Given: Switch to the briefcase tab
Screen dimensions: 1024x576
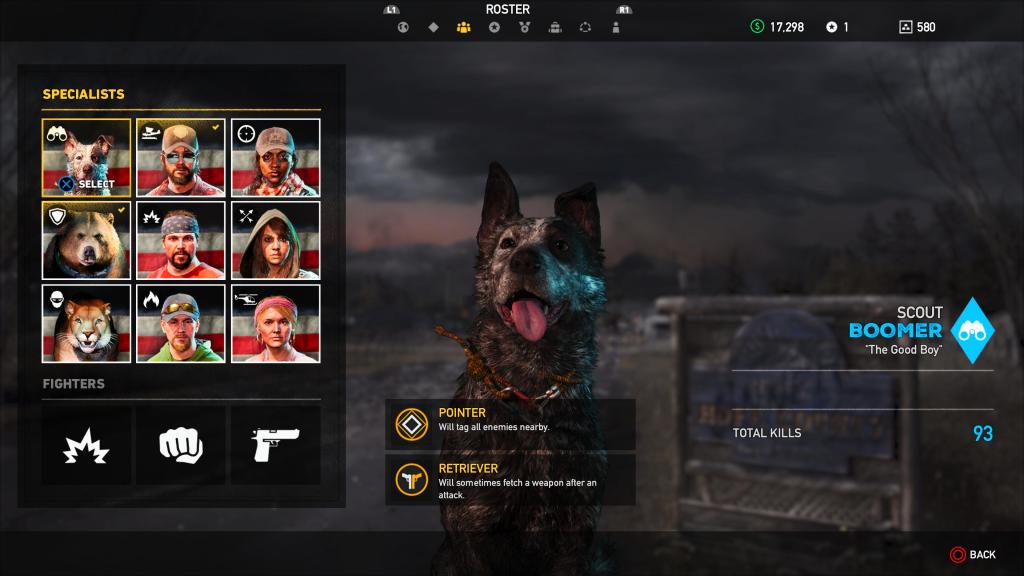Looking at the screenshot, I should click(x=555, y=27).
